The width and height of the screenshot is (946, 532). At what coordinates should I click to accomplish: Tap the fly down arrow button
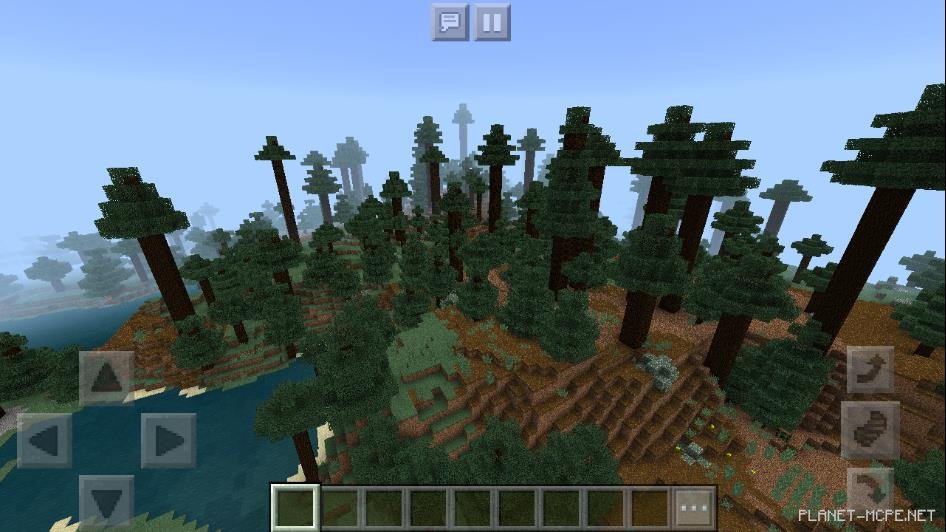[x=870, y=490]
